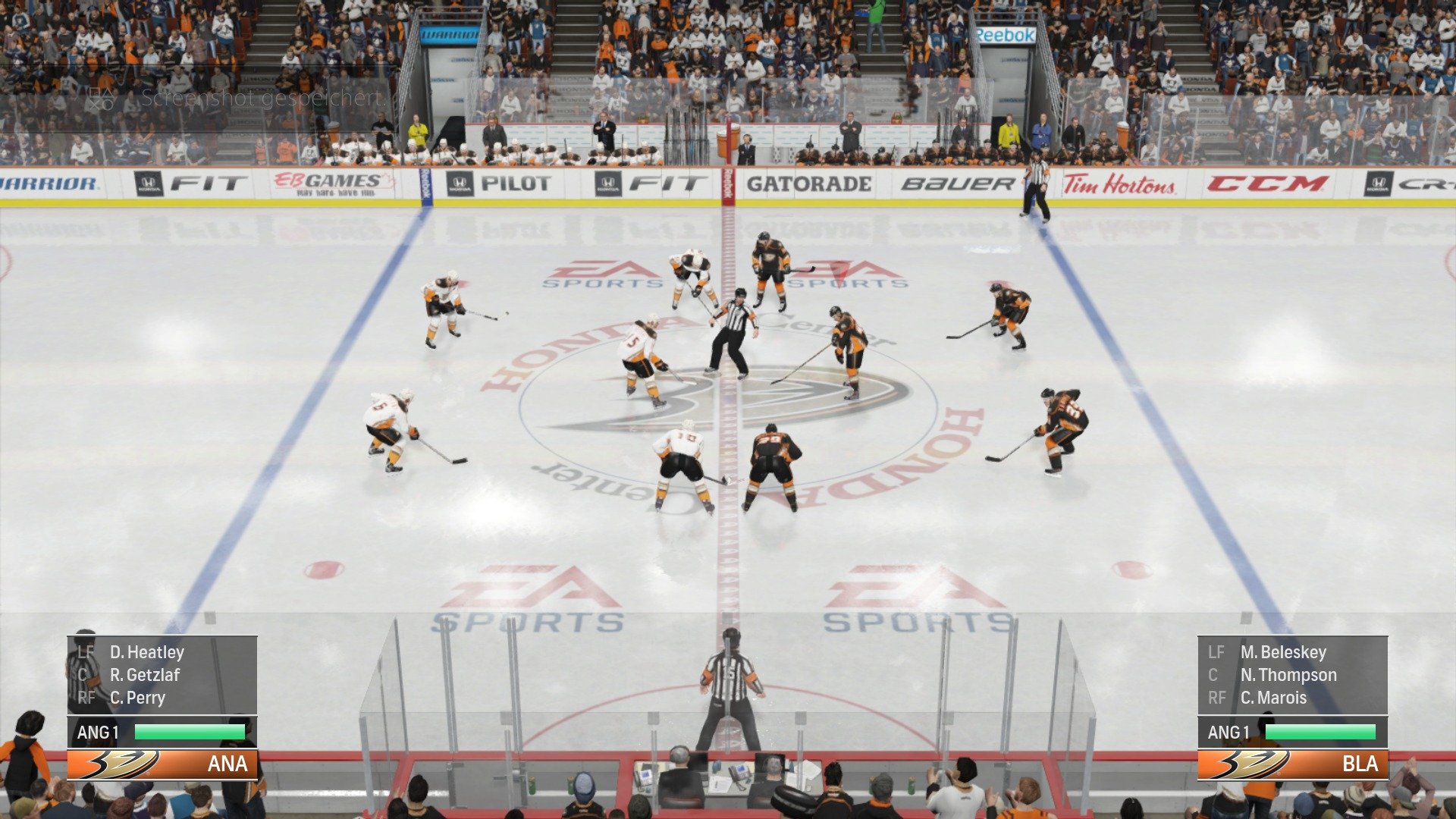Toggle the LF position marker for D. Heatley
1456x819 pixels.
86,652
